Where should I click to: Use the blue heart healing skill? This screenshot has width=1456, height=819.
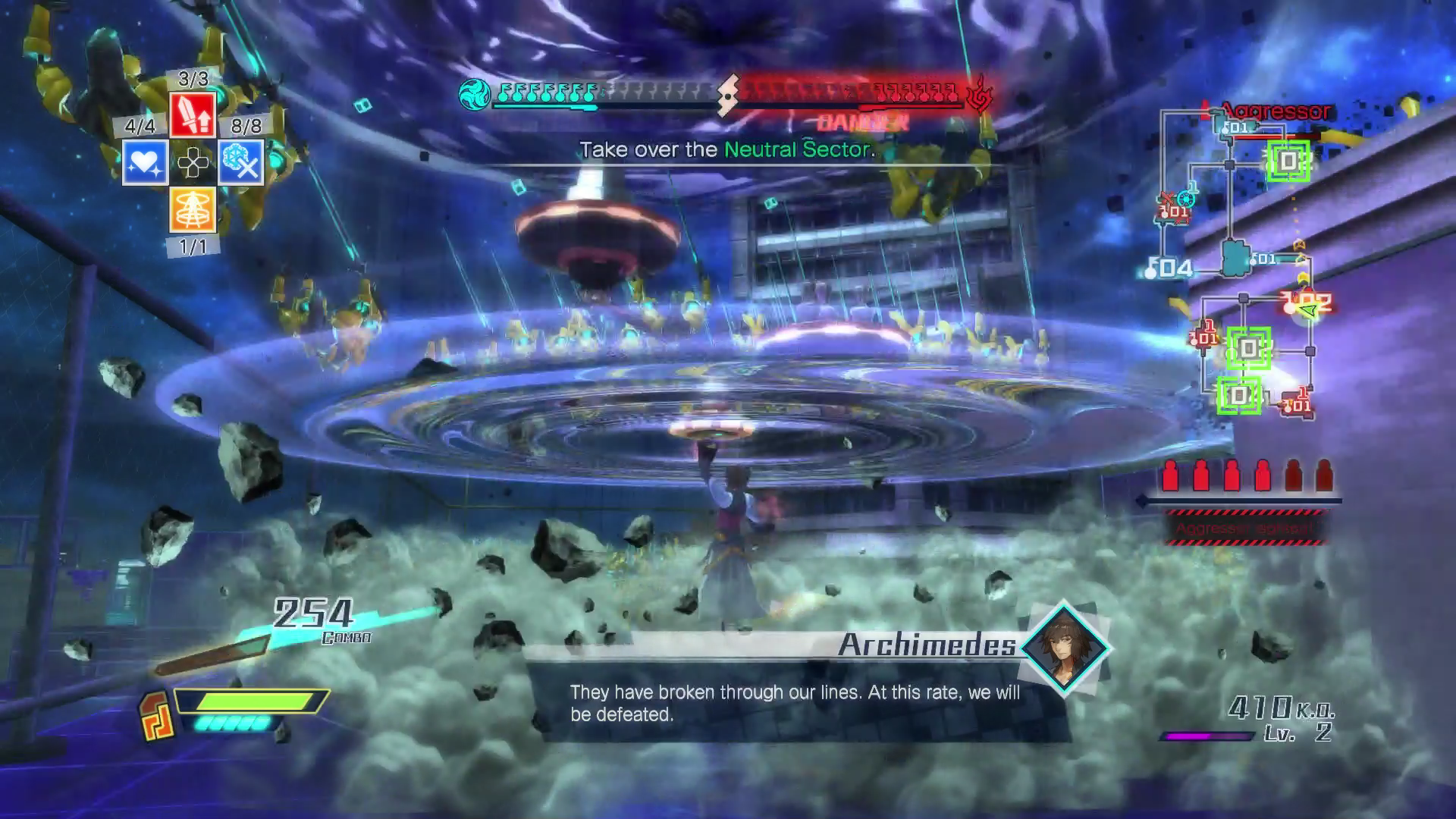pos(146,162)
